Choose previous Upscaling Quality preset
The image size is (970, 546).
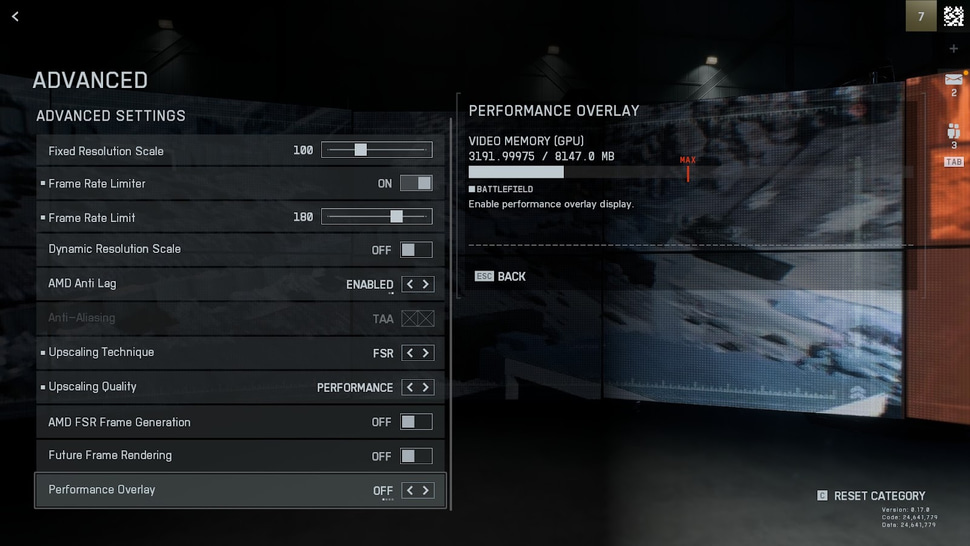tap(410, 387)
